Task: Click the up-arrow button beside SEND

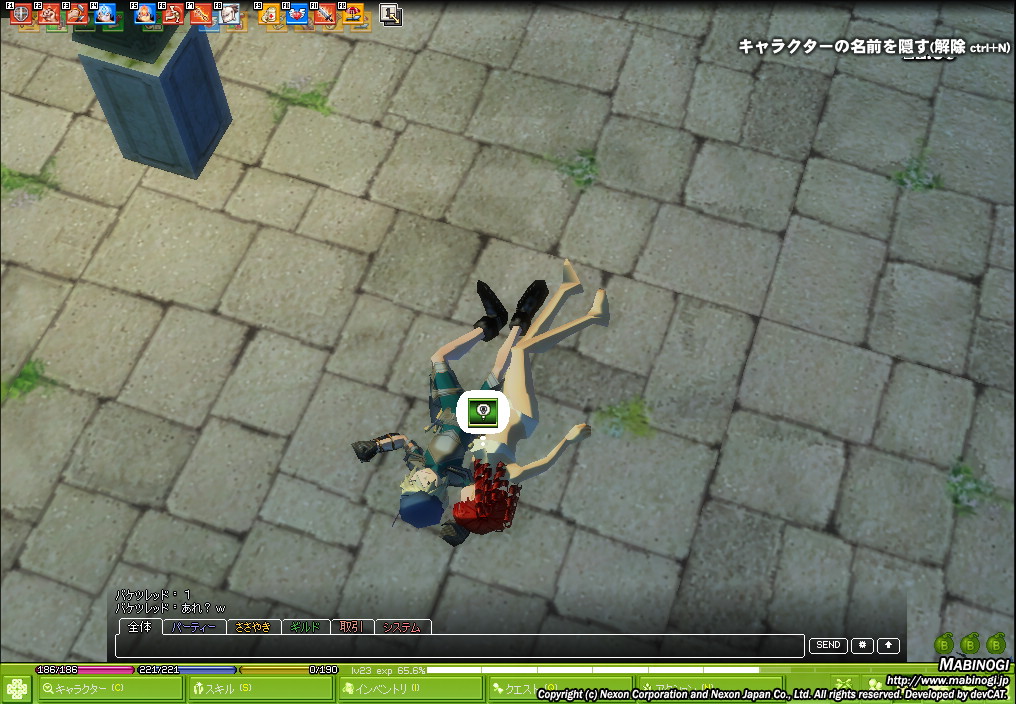Action: pyautogui.click(x=889, y=646)
